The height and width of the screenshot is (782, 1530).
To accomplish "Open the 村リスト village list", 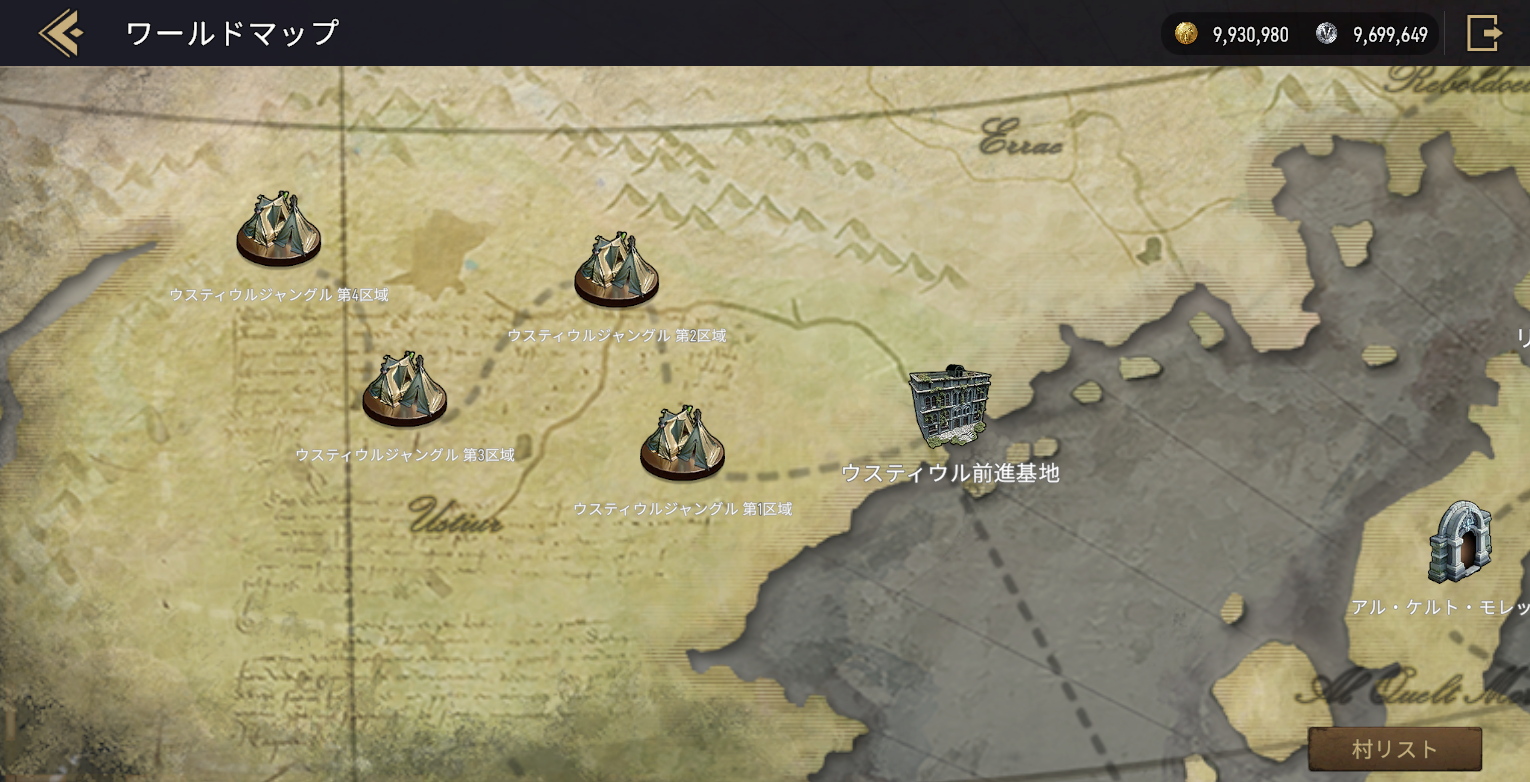I will (1394, 749).
